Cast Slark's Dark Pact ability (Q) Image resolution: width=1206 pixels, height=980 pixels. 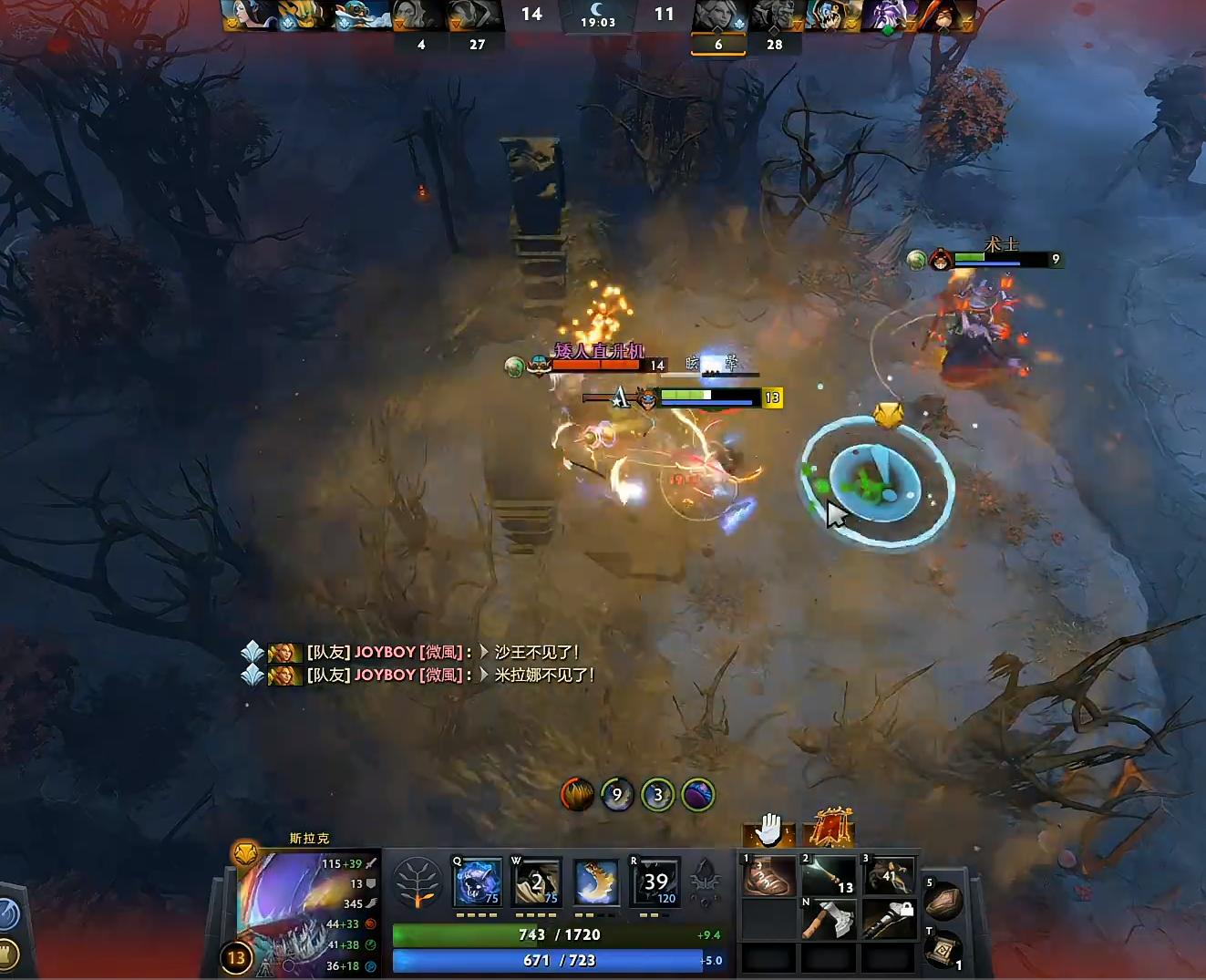tap(479, 880)
